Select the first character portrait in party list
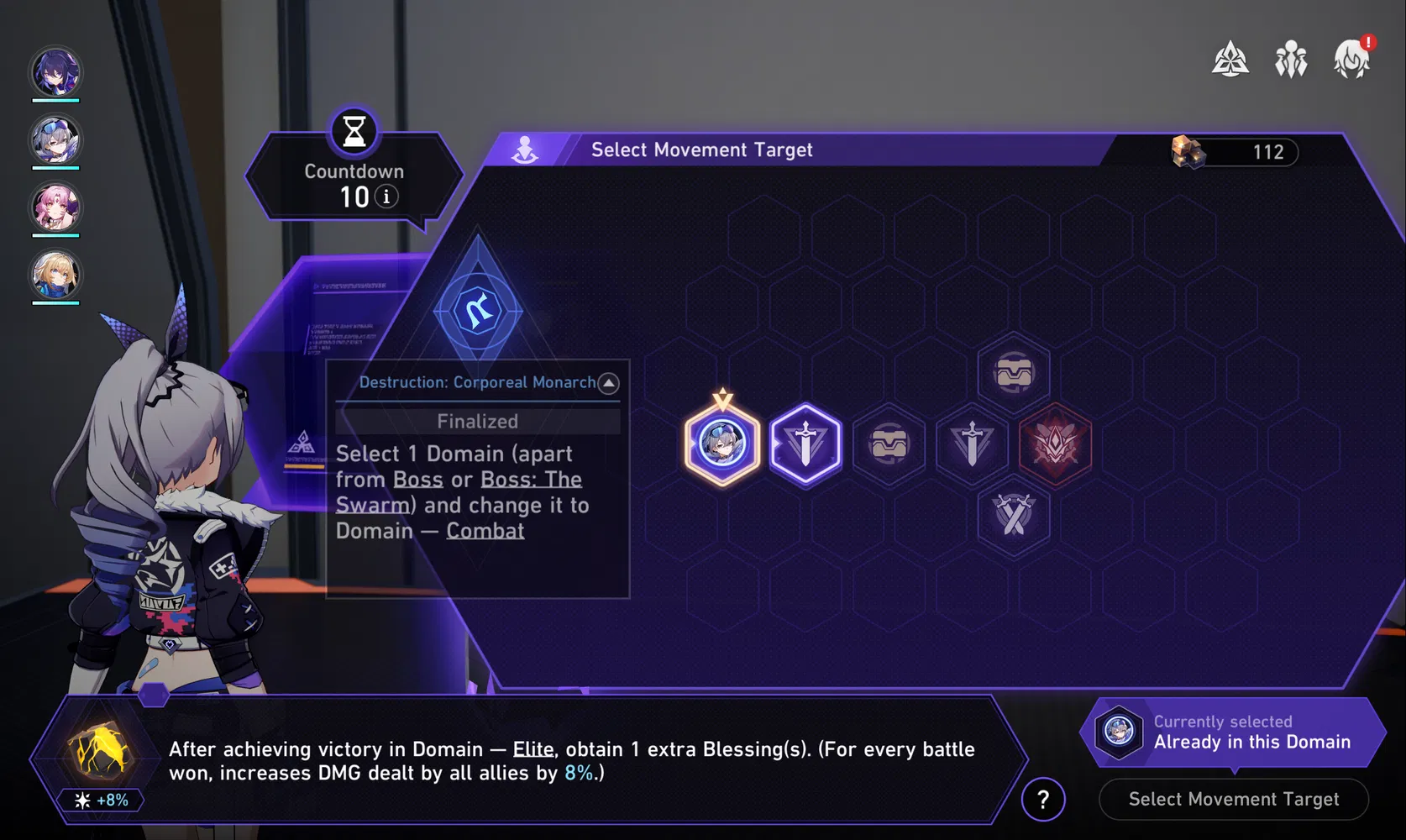This screenshot has height=840, width=1406. (x=55, y=72)
